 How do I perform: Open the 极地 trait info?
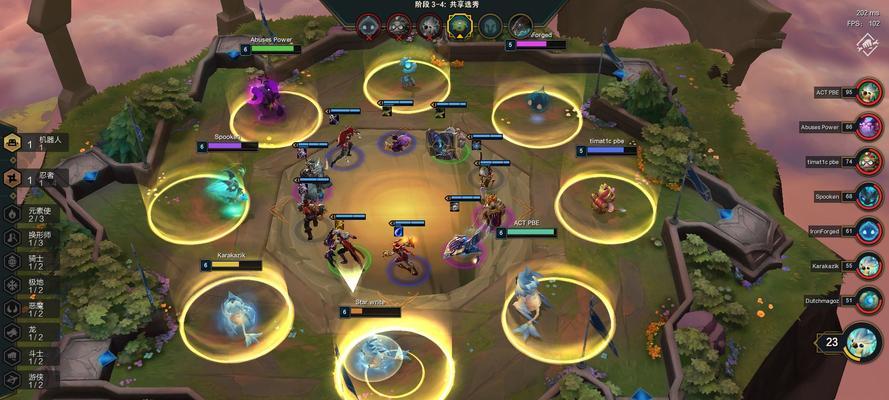tap(28, 285)
